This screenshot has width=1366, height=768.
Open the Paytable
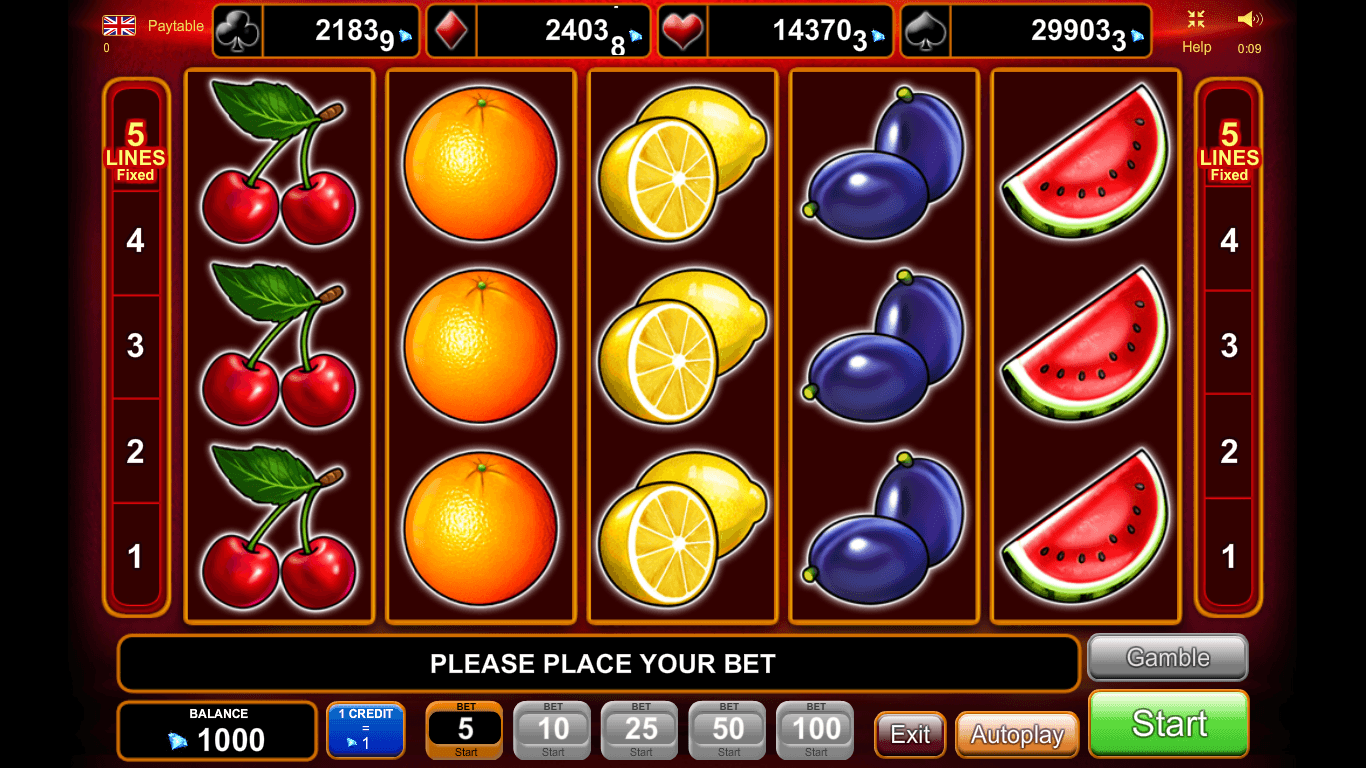point(176,26)
